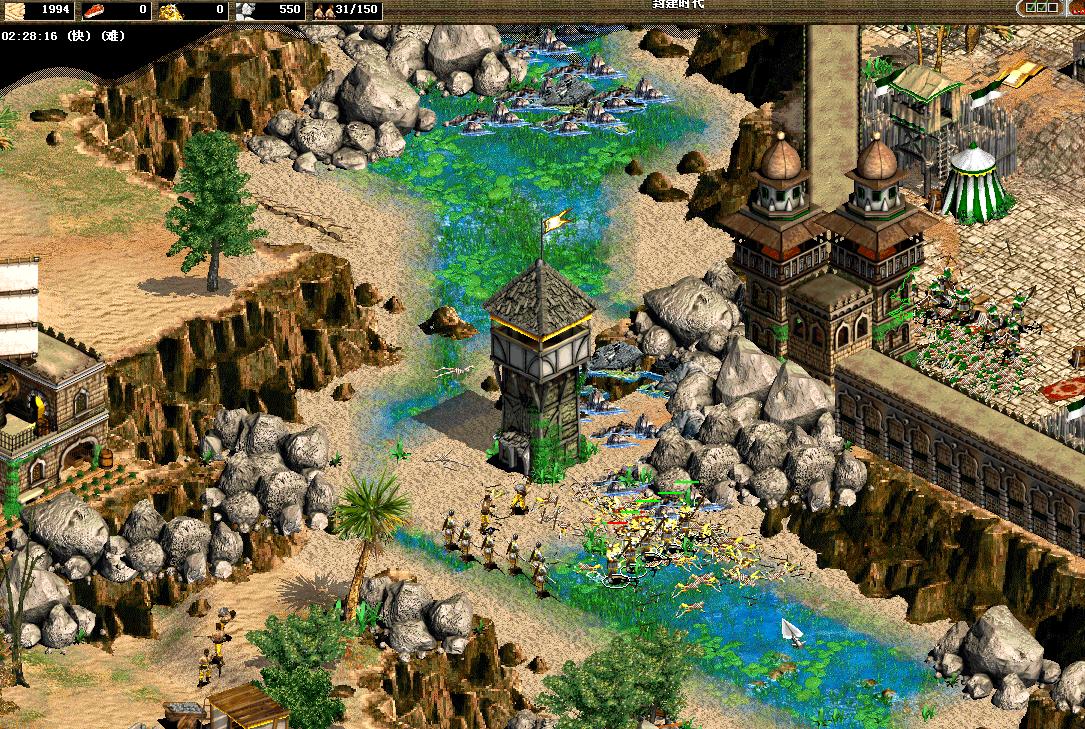Open the red button beside the checkboxes

click(x=1078, y=10)
